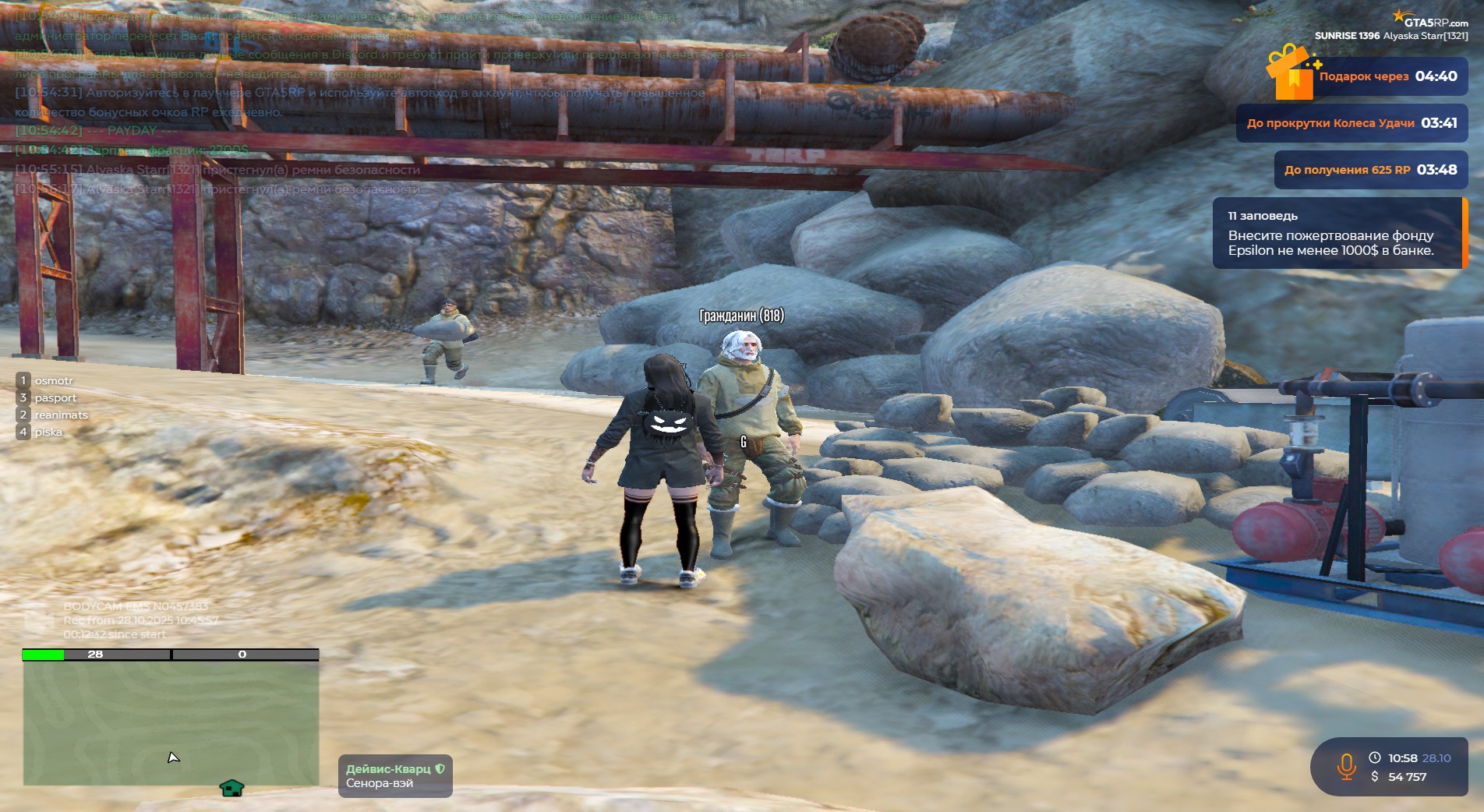This screenshot has height=812, width=1484.
Task: Open the '11 заповедь' quest tracker
Action: (x=1337, y=233)
